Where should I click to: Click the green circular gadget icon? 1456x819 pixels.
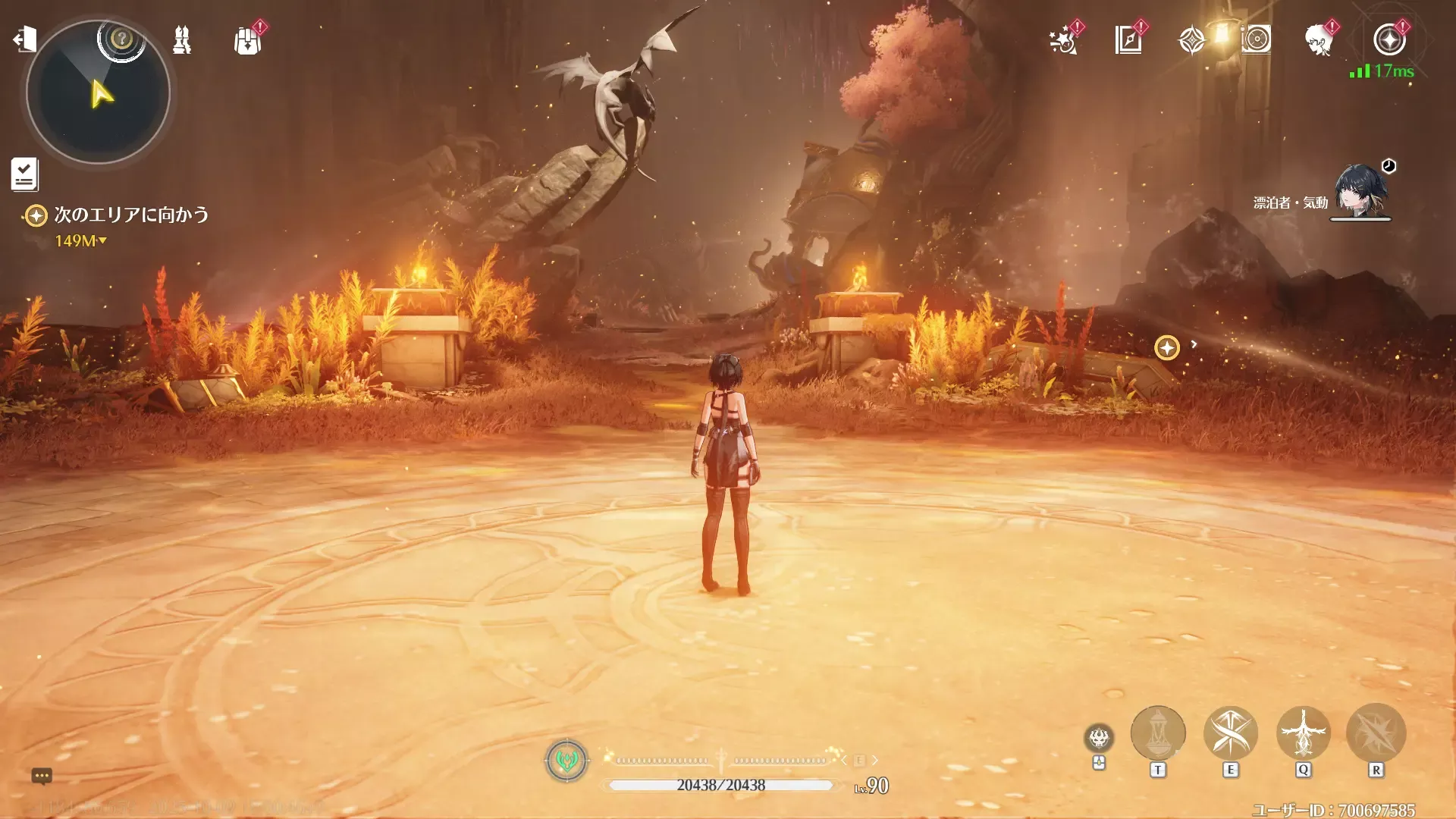(566, 760)
